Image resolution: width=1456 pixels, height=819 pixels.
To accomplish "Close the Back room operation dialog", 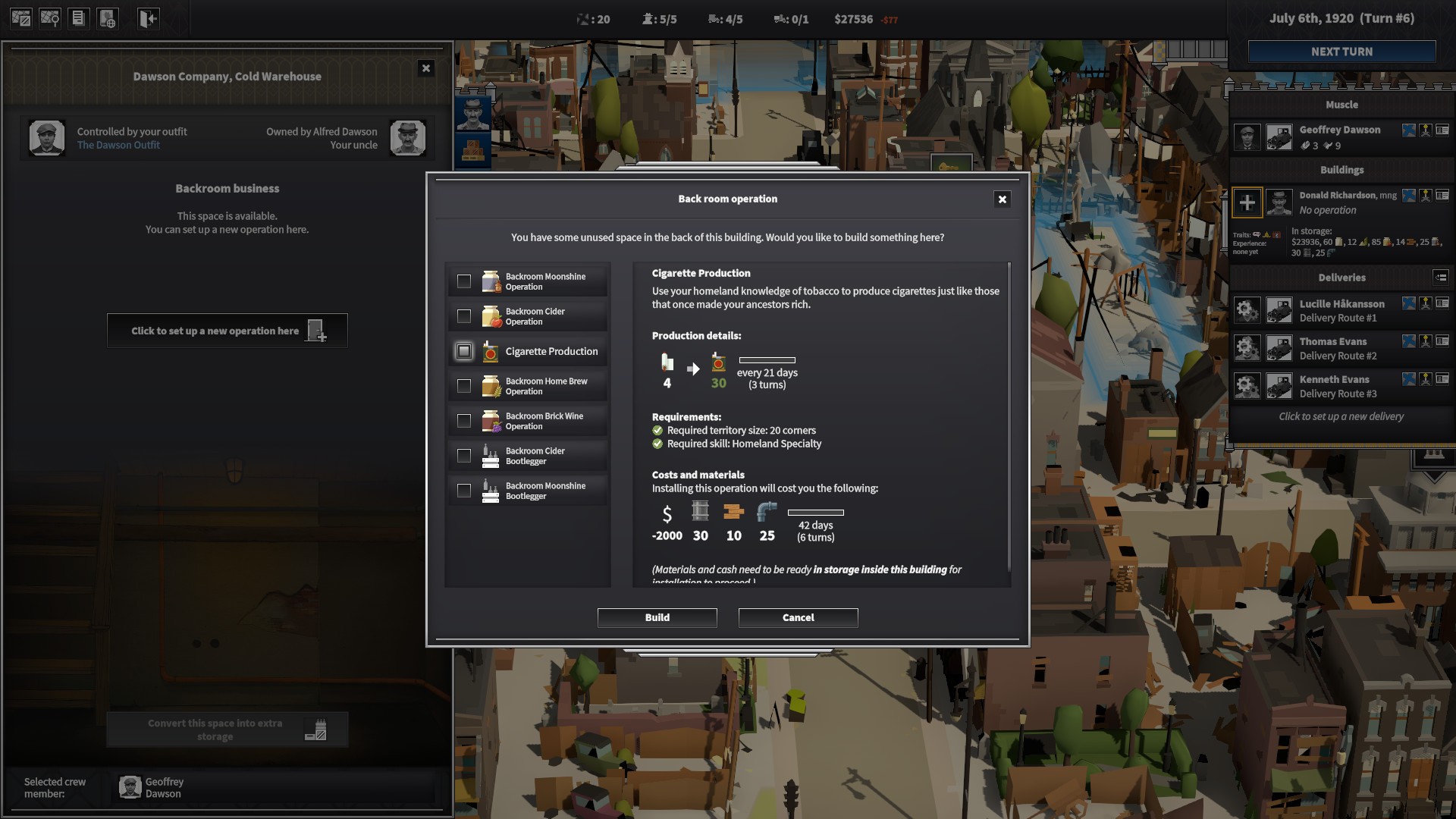I will [x=1002, y=199].
